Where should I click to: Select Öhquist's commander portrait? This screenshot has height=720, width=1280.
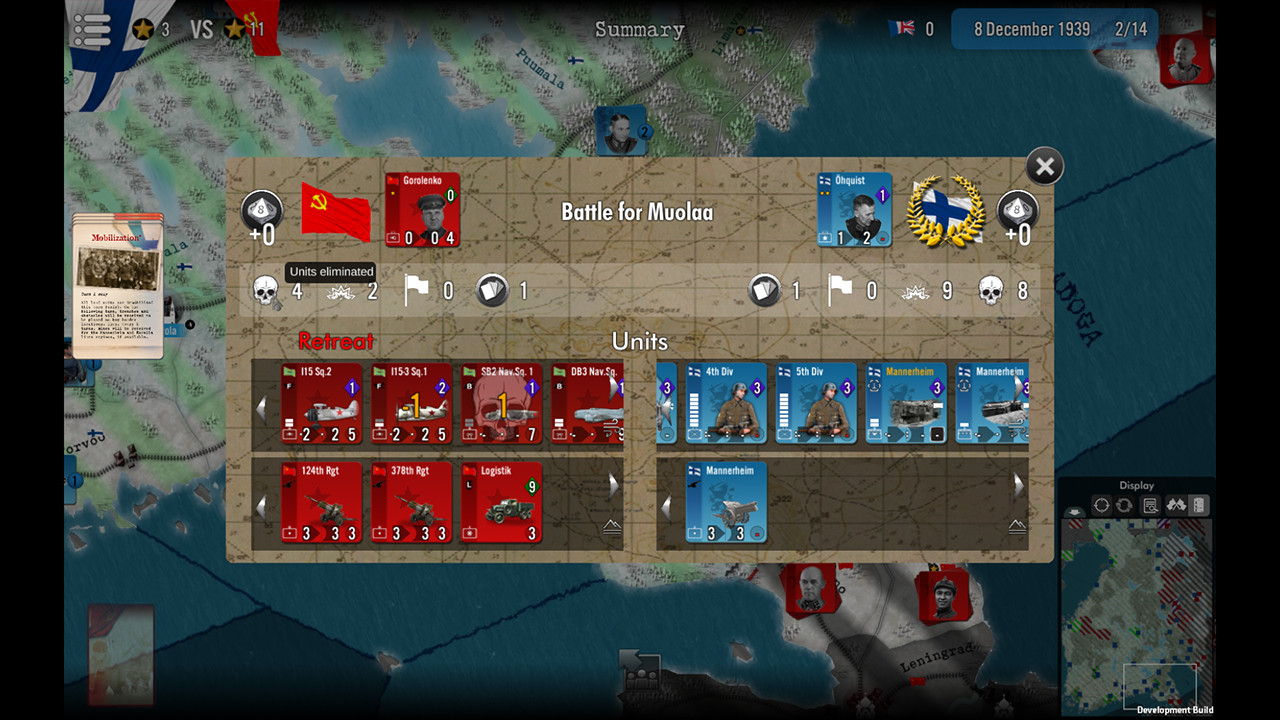(855, 210)
